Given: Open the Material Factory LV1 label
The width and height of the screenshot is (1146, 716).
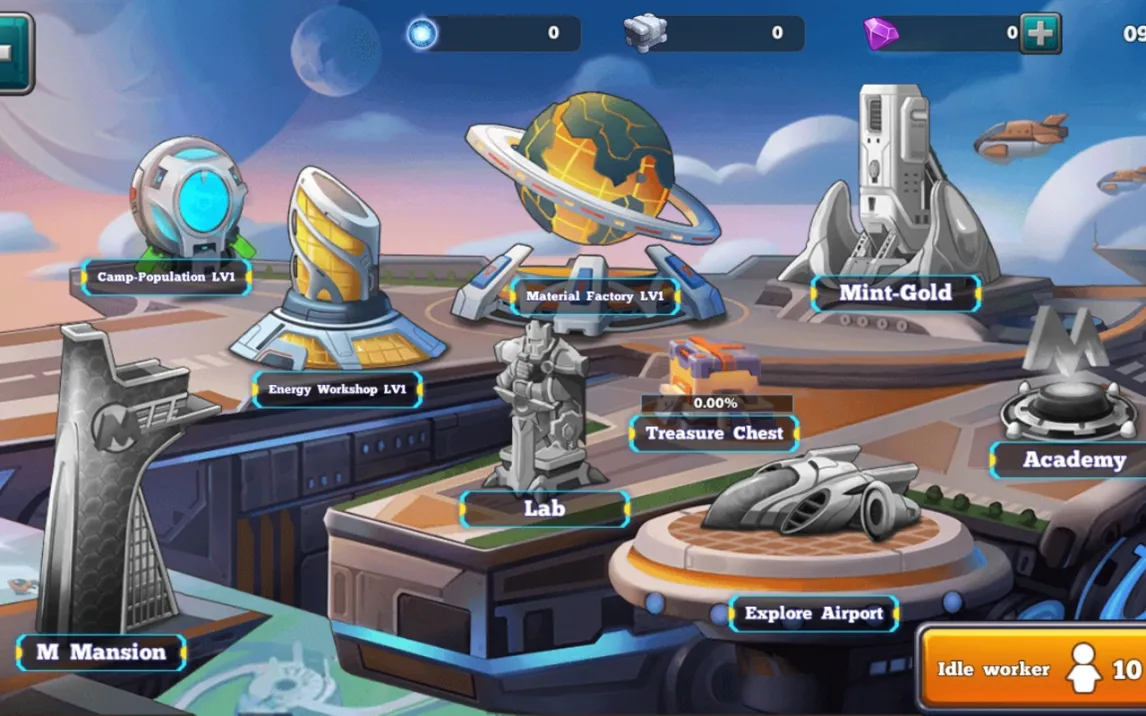Looking at the screenshot, I should (595, 296).
